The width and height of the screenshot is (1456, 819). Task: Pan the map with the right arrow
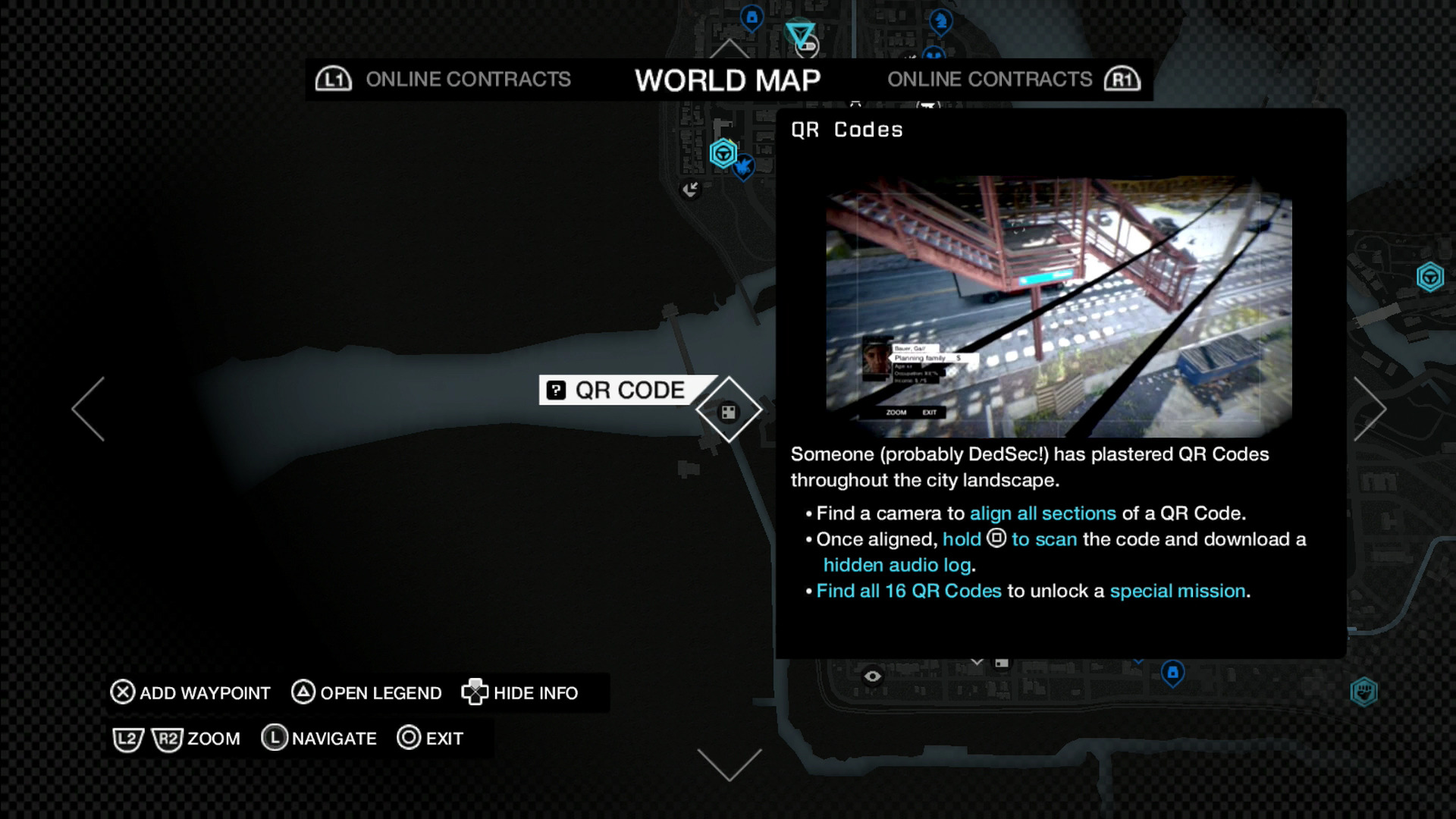(1370, 409)
